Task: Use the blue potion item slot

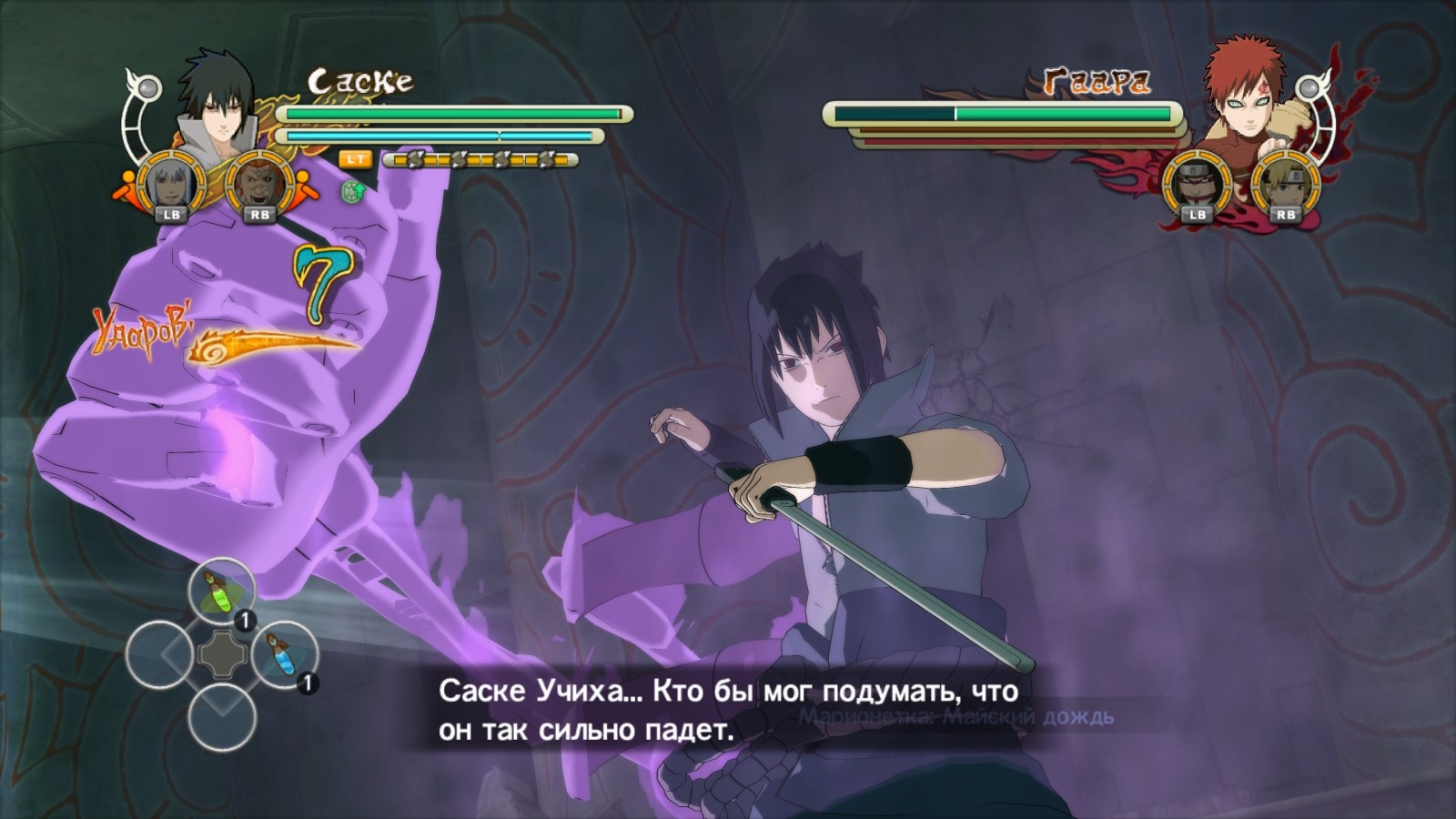Action: (x=284, y=654)
